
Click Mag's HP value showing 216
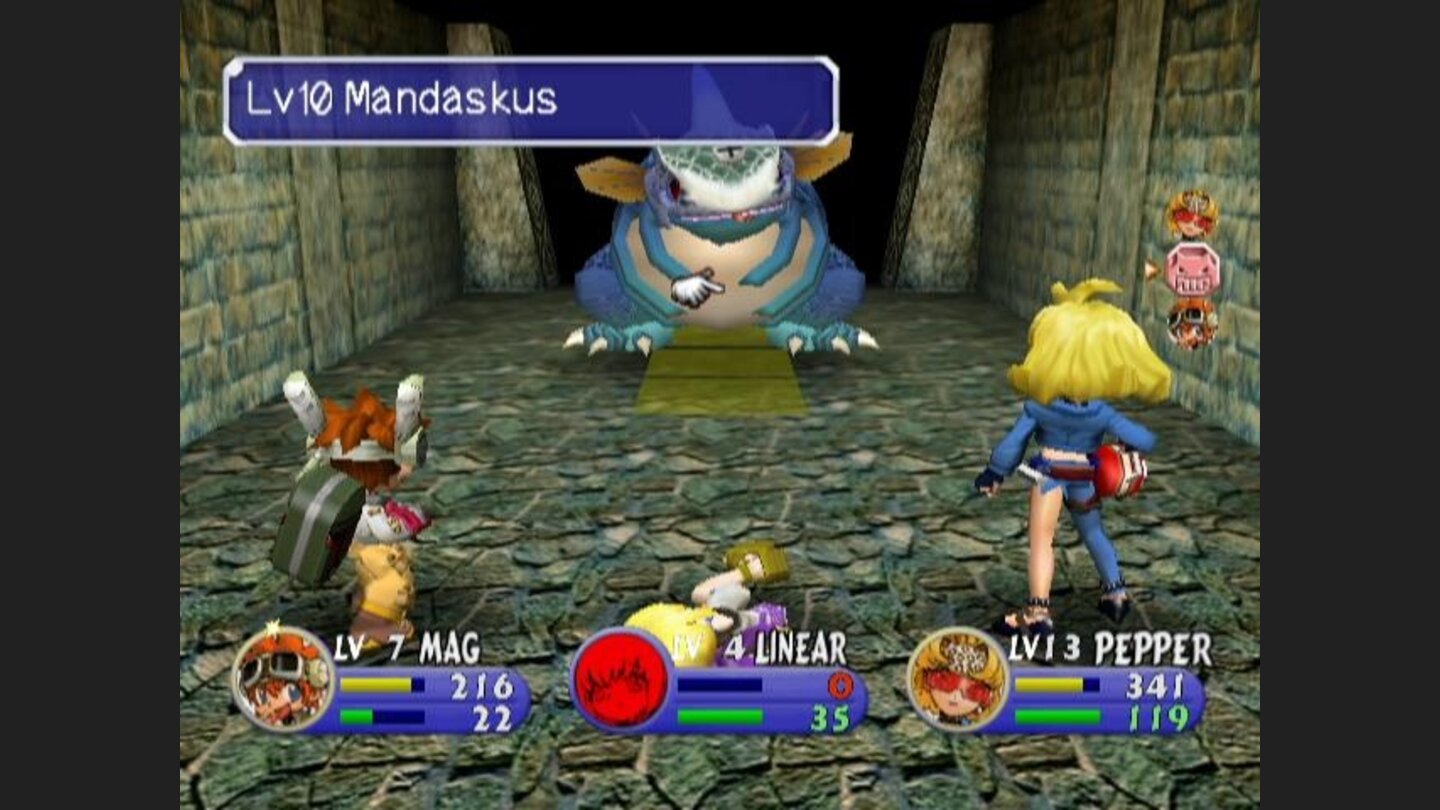coord(484,687)
